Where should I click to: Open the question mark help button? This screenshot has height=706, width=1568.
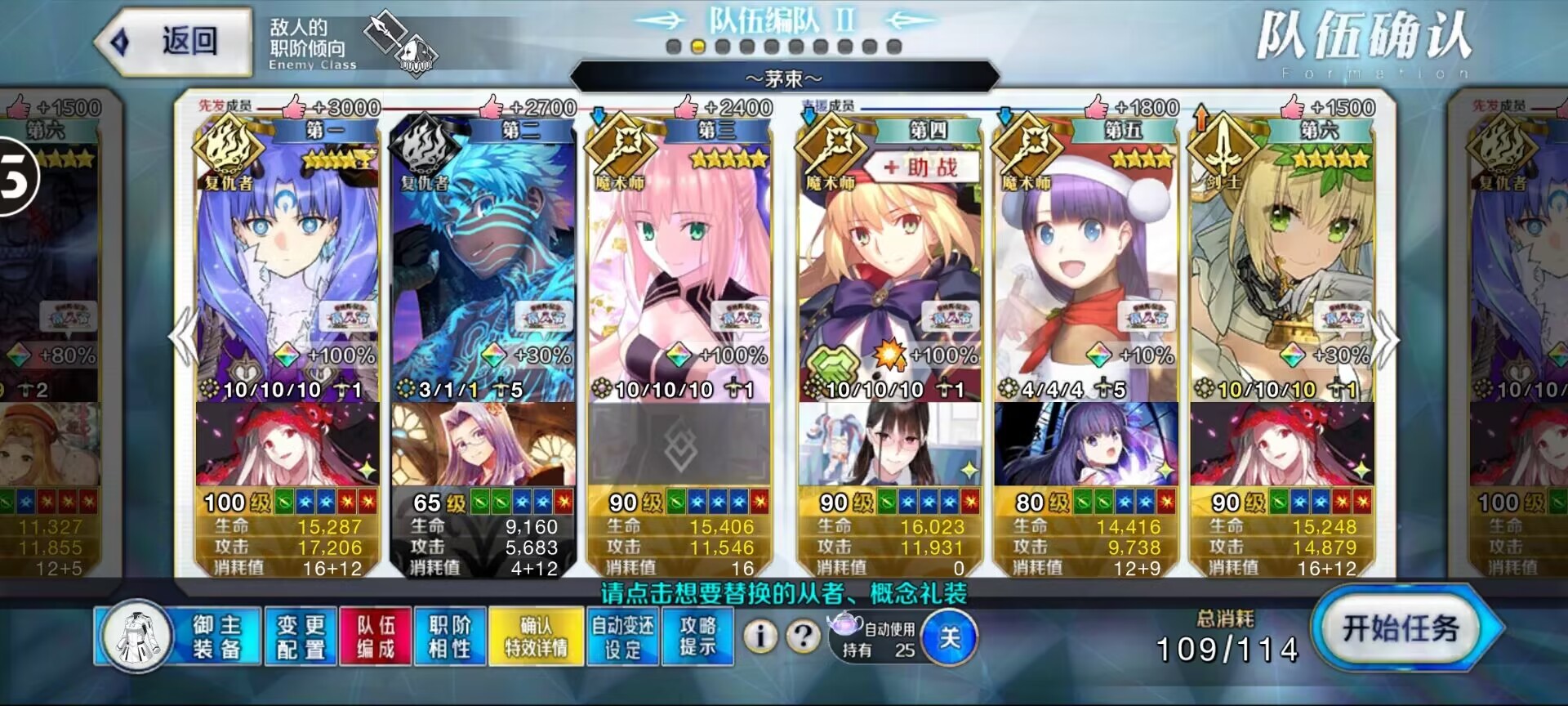click(x=804, y=636)
